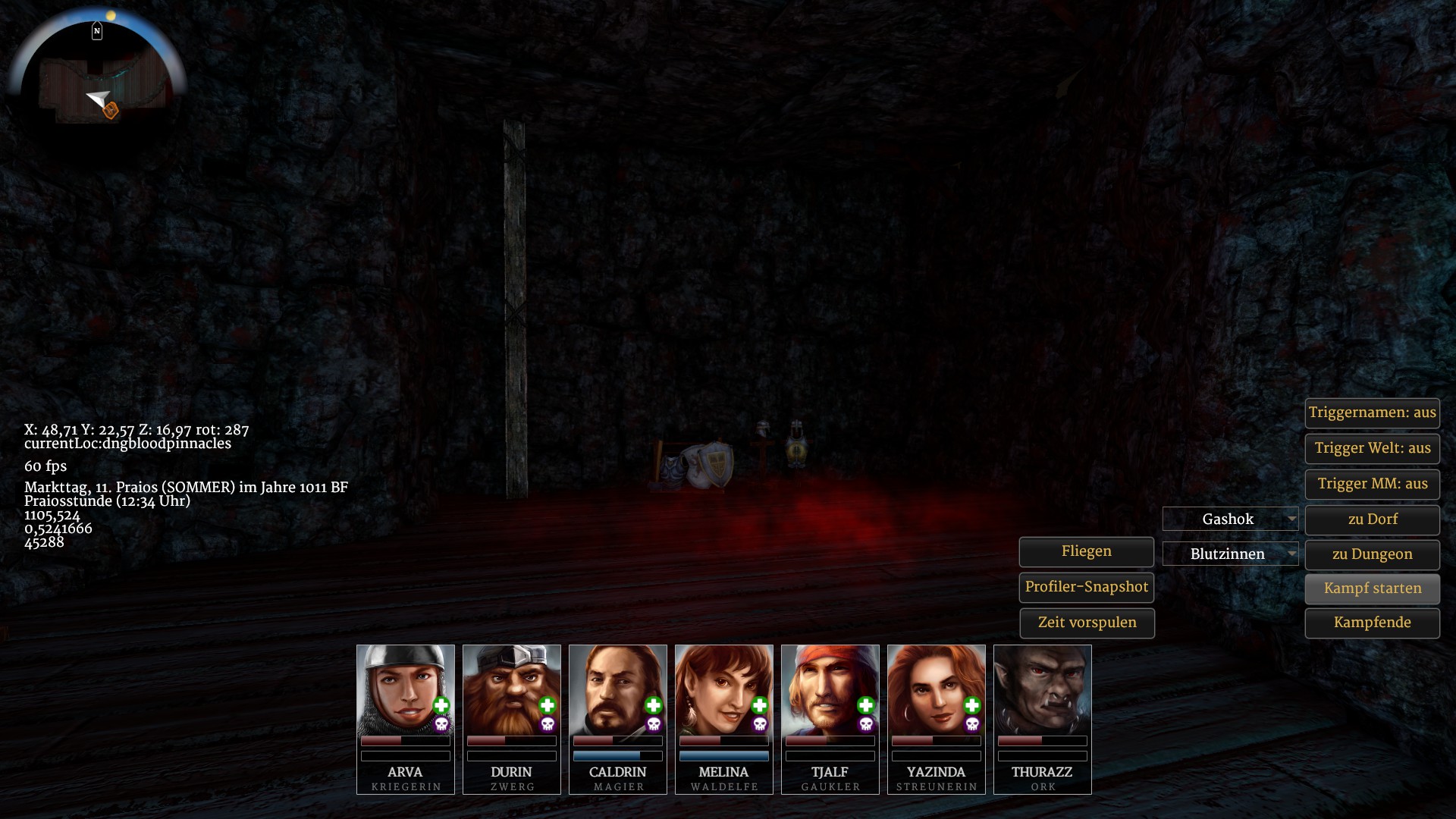The height and width of the screenshot is (819, 1456).
Task: Select Arva the Kriegerin portrait
Action: tap(405, 690)
